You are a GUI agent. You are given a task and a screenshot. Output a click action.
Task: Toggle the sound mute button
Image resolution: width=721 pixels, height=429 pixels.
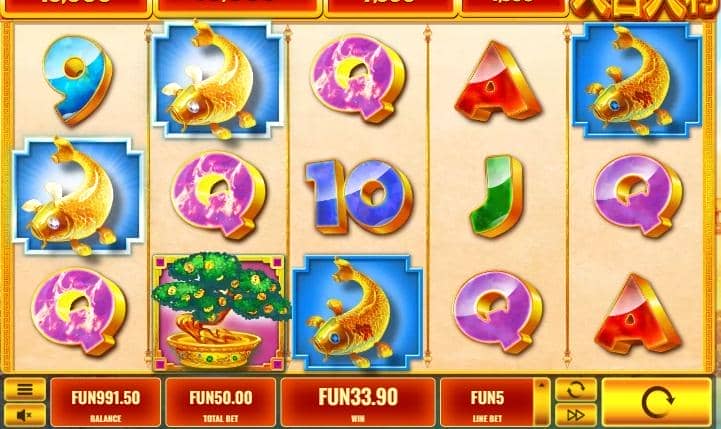25,414
